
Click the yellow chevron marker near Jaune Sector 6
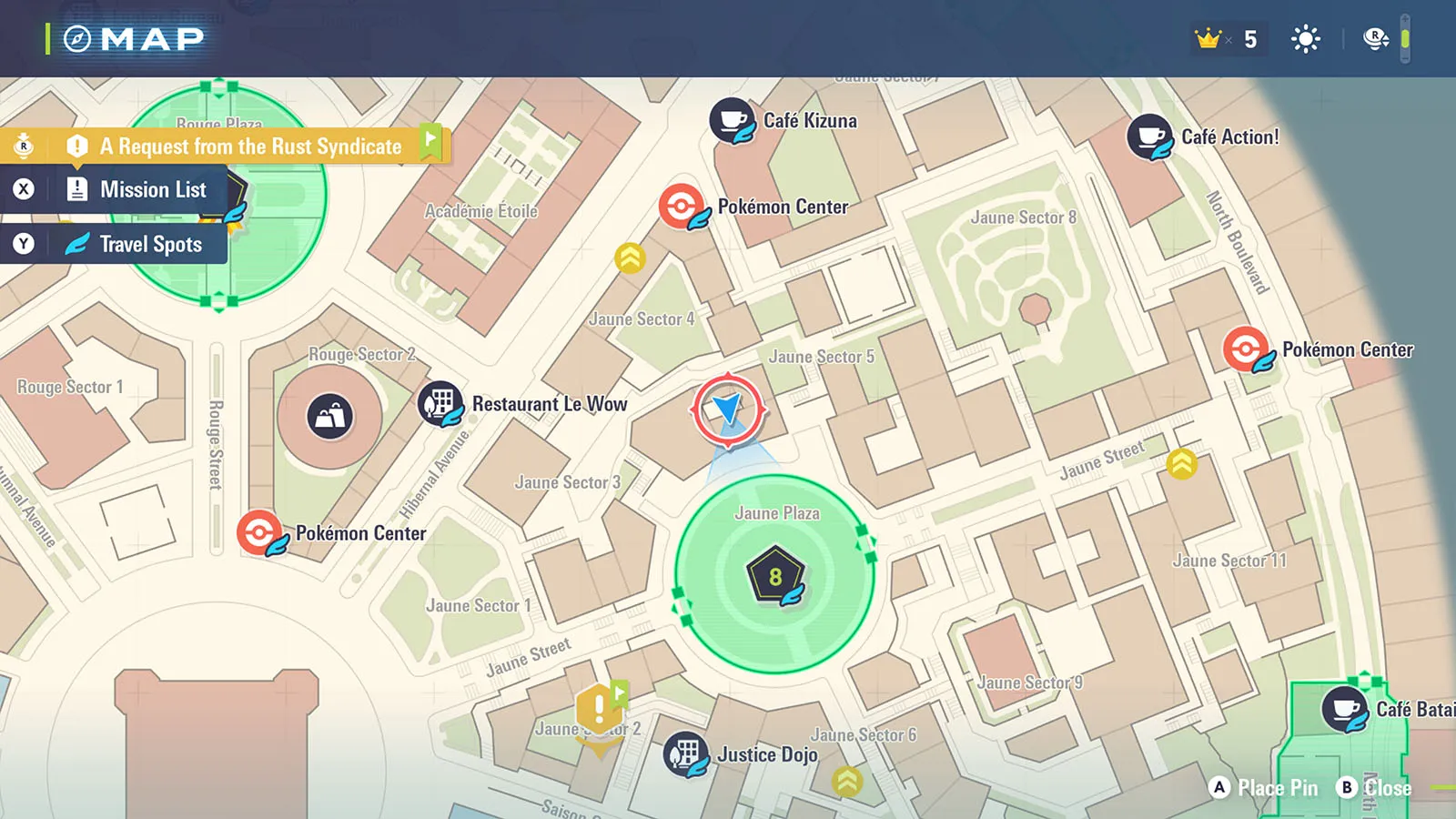[847, 781]
